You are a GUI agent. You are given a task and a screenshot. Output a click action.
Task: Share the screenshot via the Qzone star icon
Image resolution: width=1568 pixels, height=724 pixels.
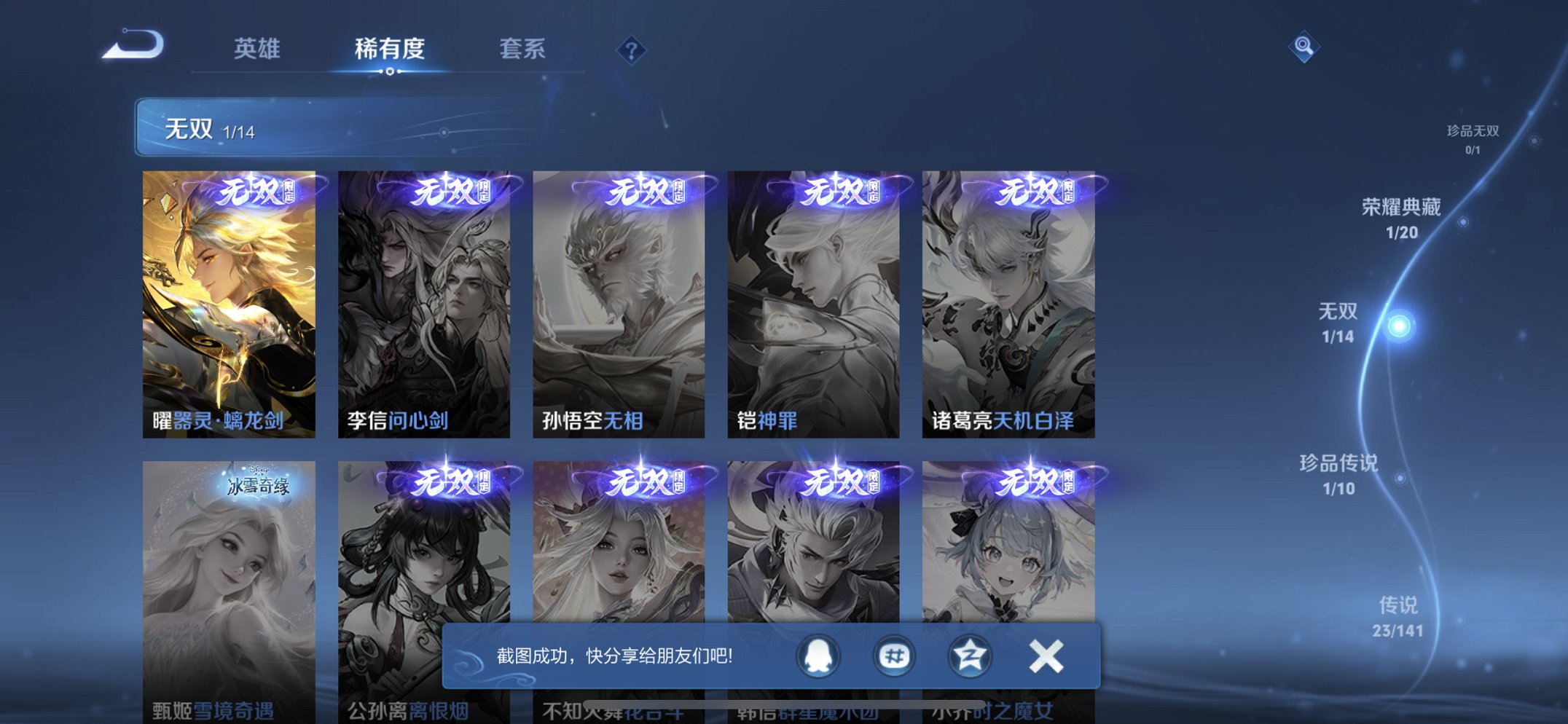(968, 655)
